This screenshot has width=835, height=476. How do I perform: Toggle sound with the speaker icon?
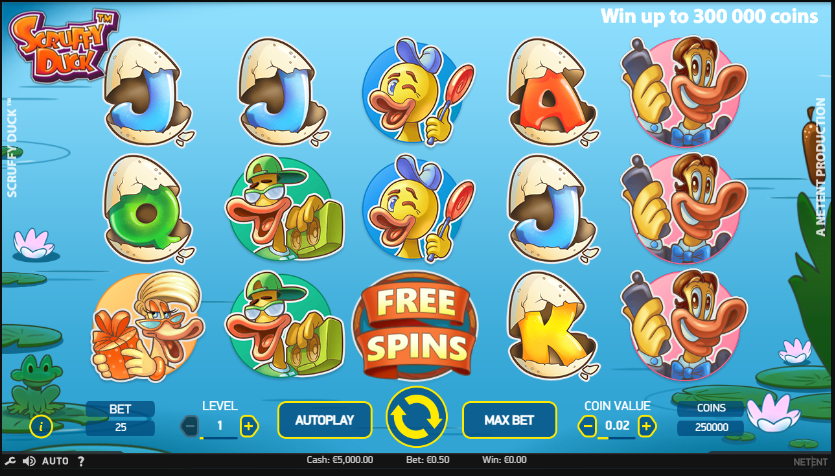28,461
